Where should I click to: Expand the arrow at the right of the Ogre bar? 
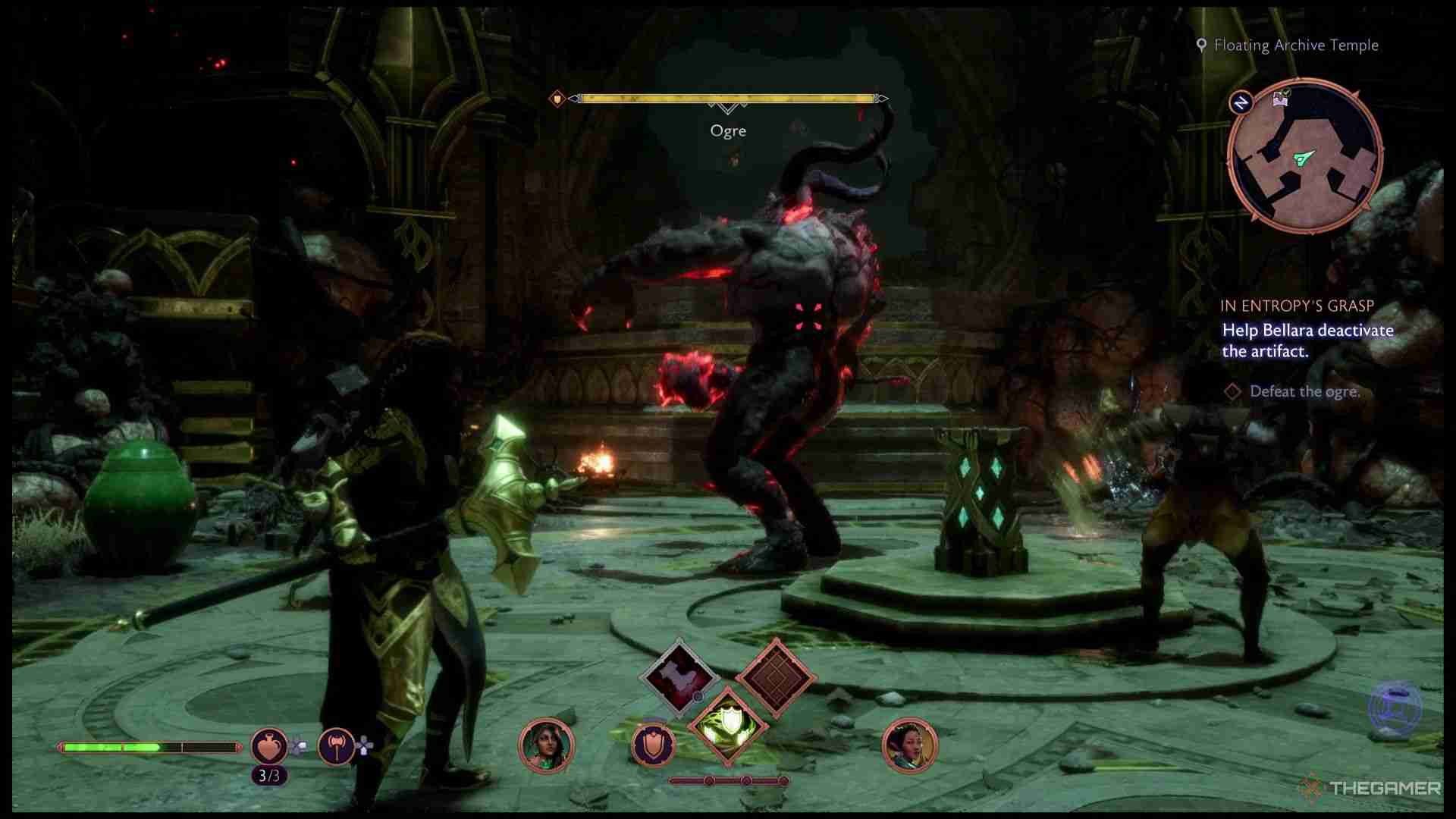coord(882,97)
